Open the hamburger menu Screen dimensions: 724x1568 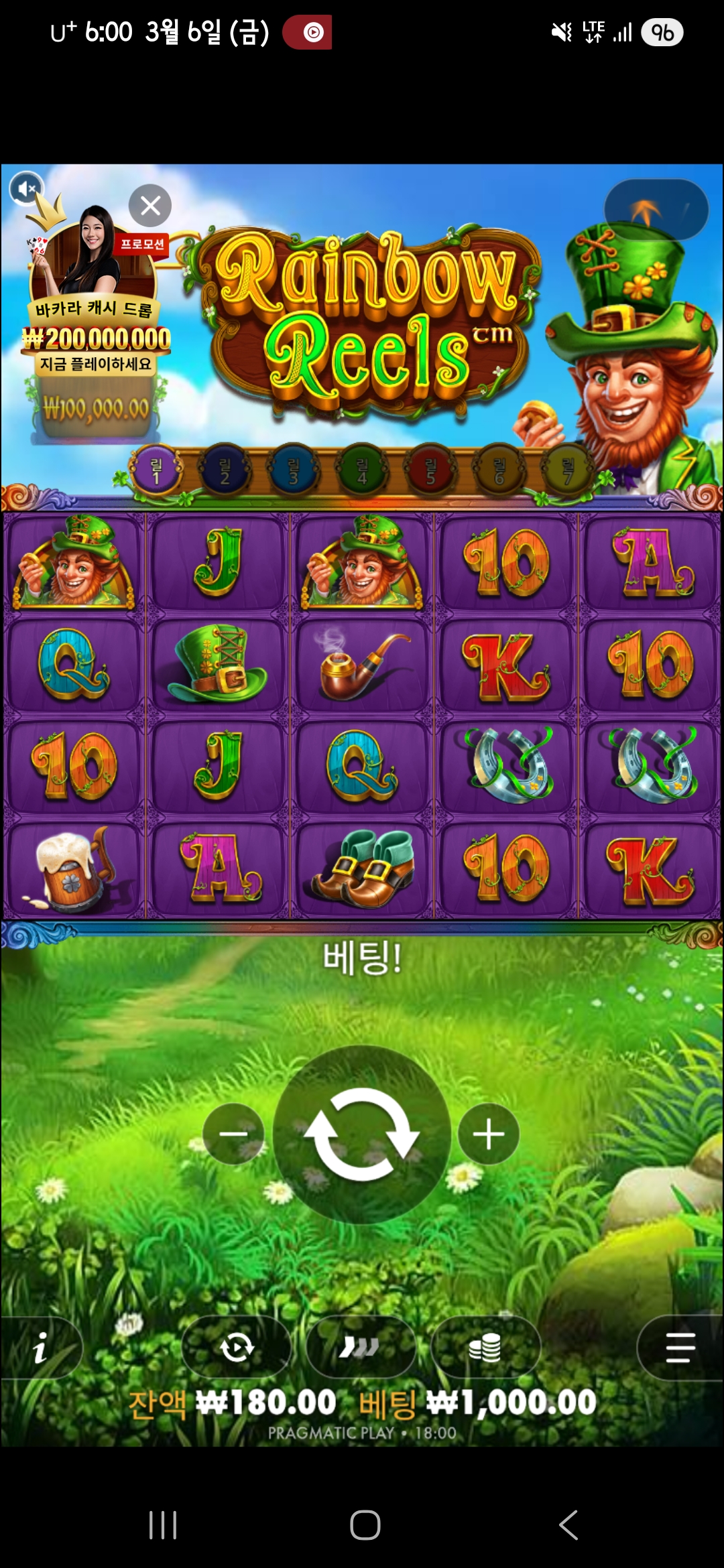(x=679, y=1348)
